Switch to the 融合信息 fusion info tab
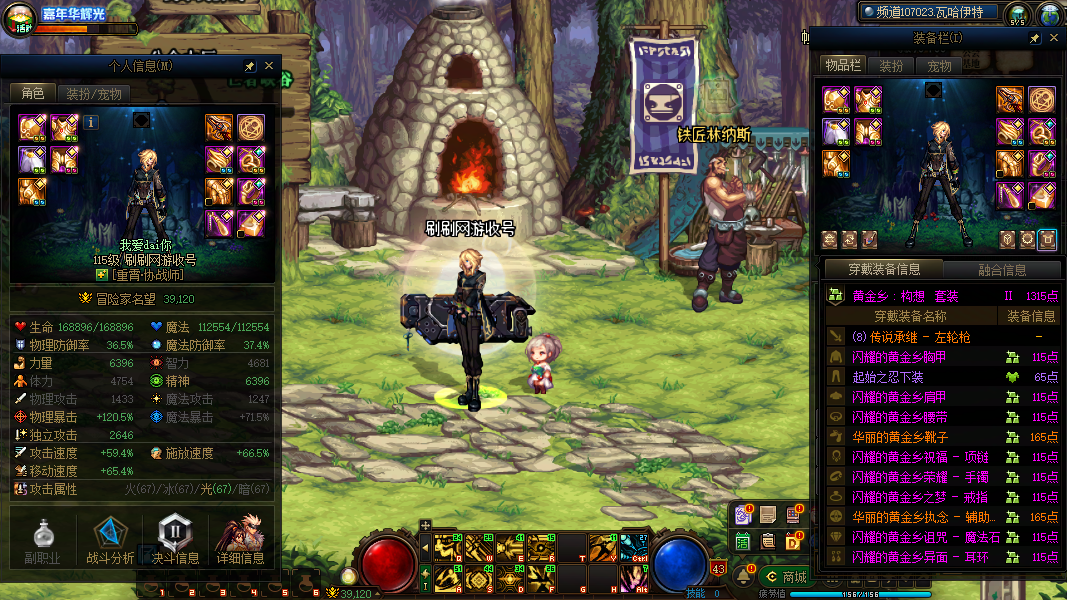The image size is (1067, 600). point(1001,269)
